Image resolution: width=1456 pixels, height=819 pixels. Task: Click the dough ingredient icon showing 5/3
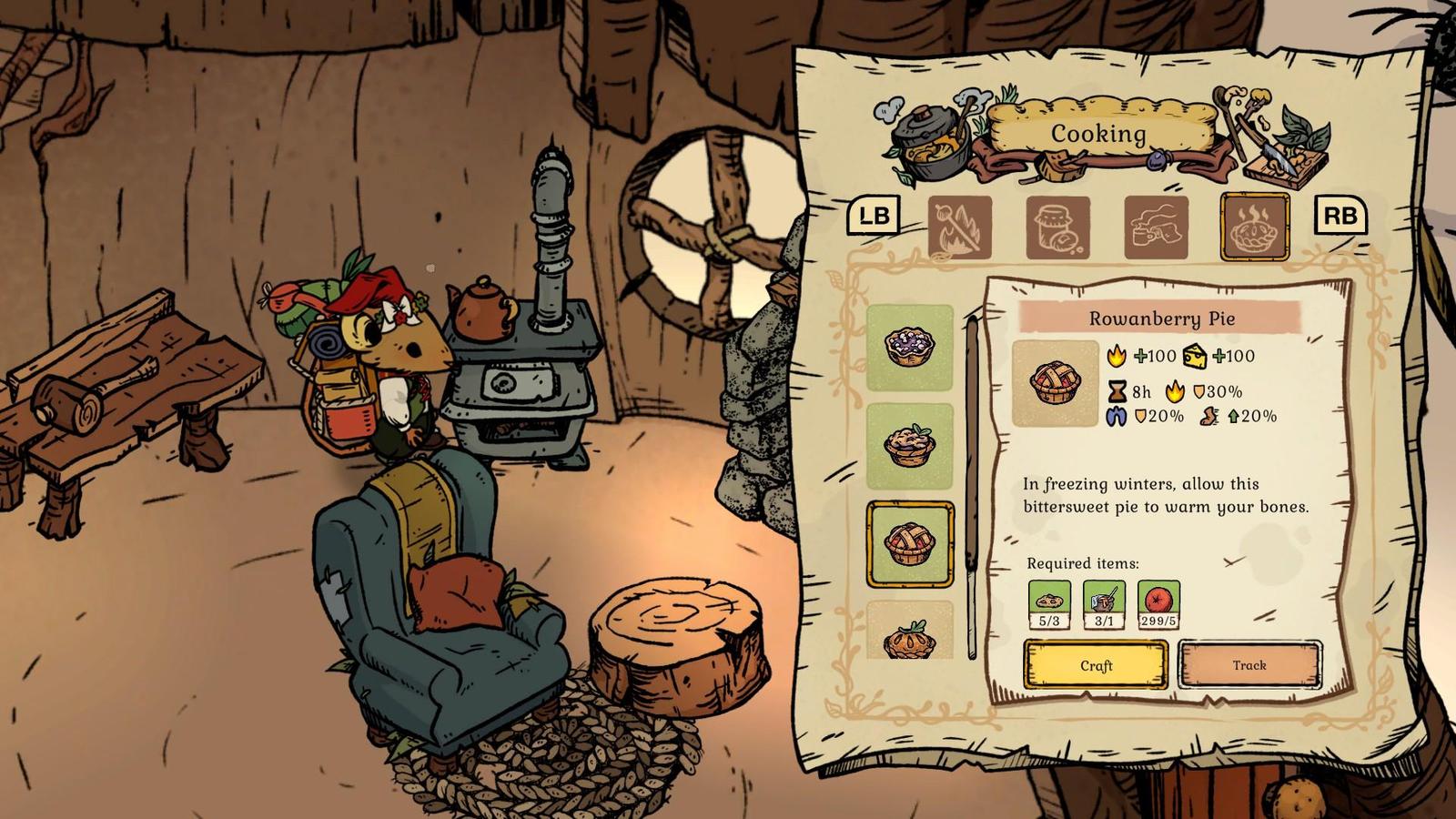(x=1048, y=602)
